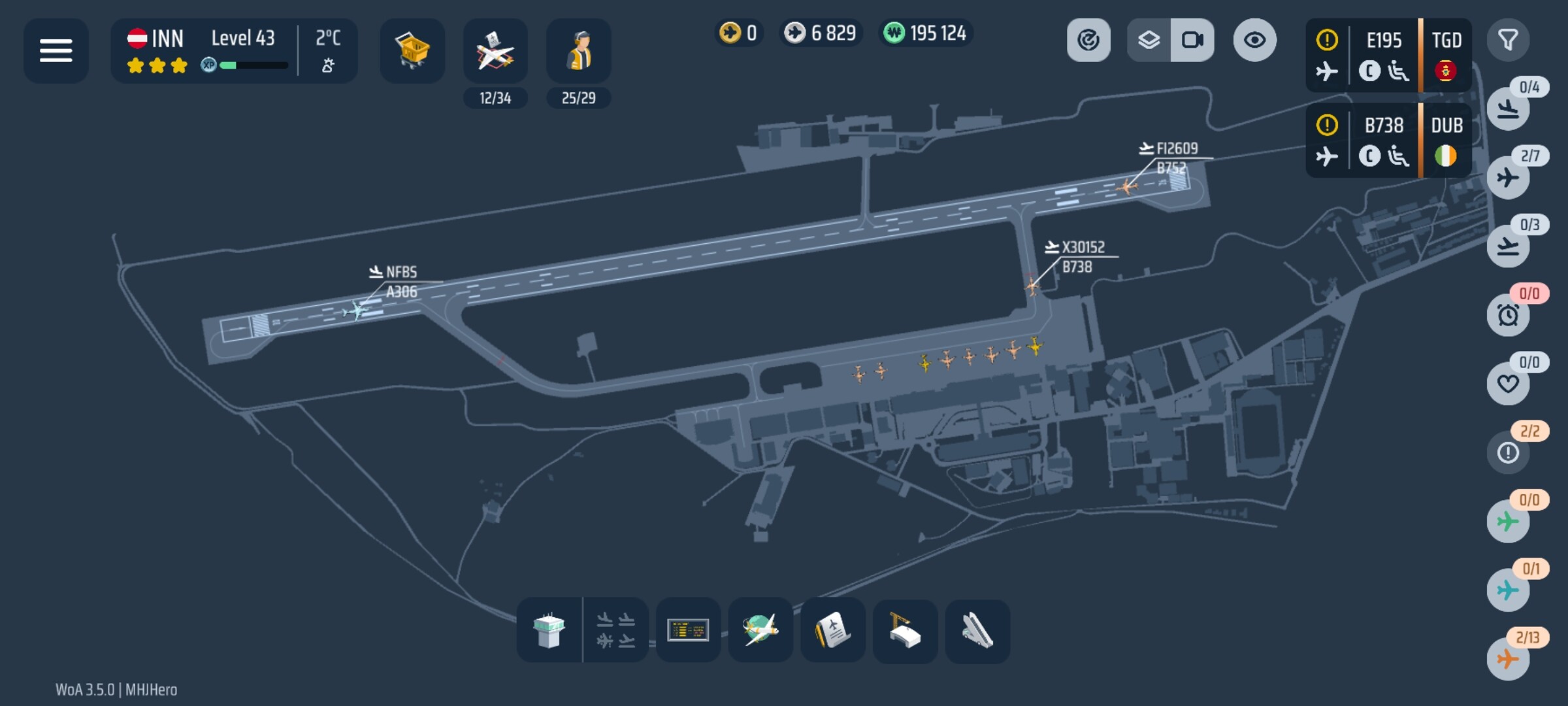Open the flight information board
The height and width of the screenshot is (706, 1568).
point(688,630)
